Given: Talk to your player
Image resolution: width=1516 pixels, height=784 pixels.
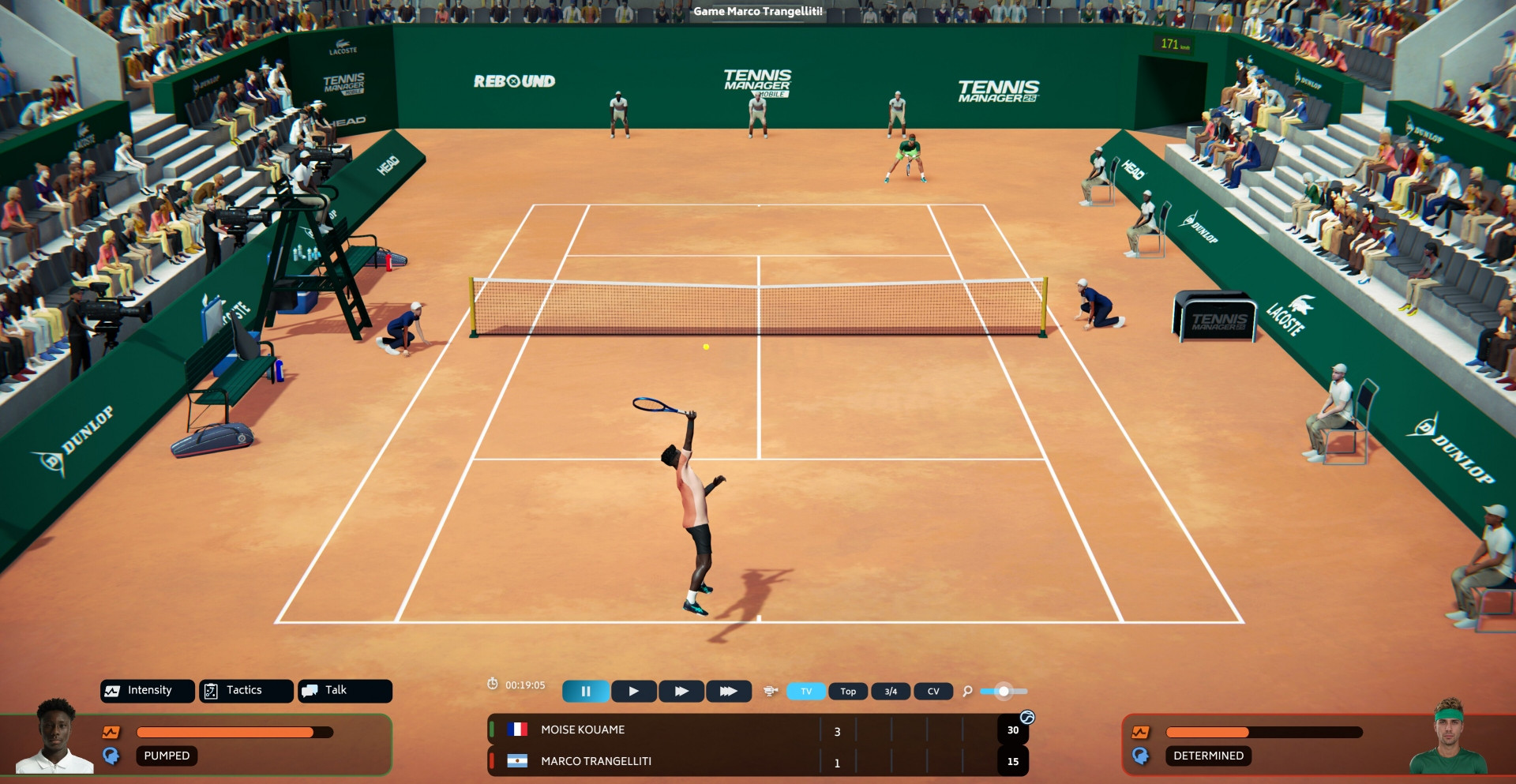Looking at the screenshot, I should [344, 691].
